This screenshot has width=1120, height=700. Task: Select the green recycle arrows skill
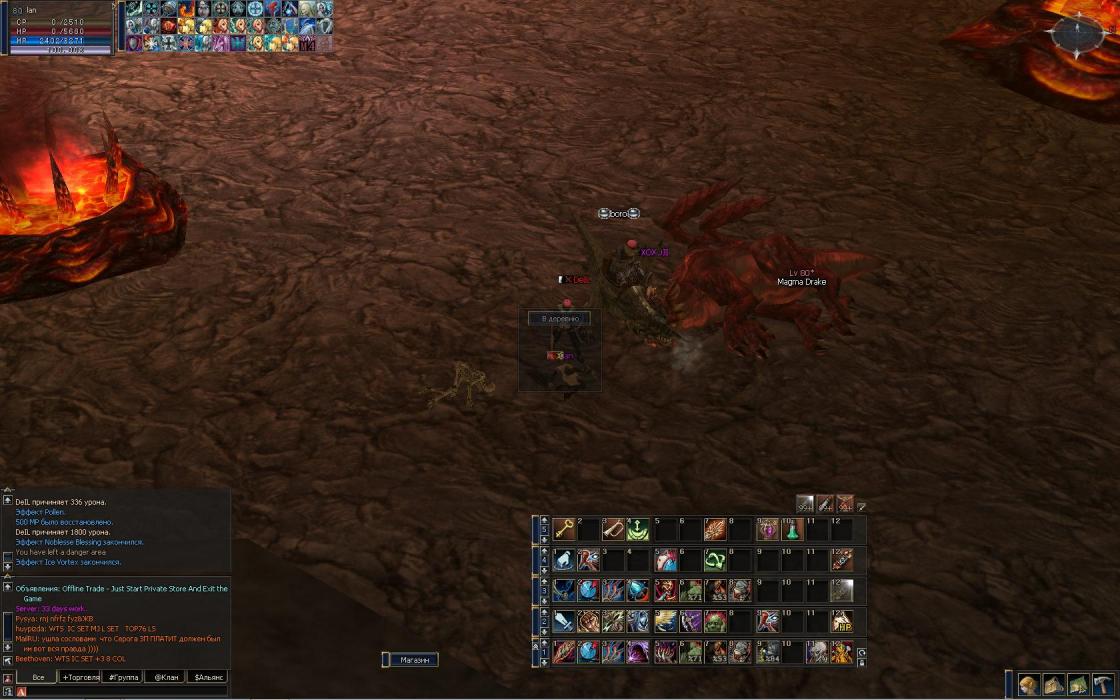pyautogui.click(x=714, y=560)
